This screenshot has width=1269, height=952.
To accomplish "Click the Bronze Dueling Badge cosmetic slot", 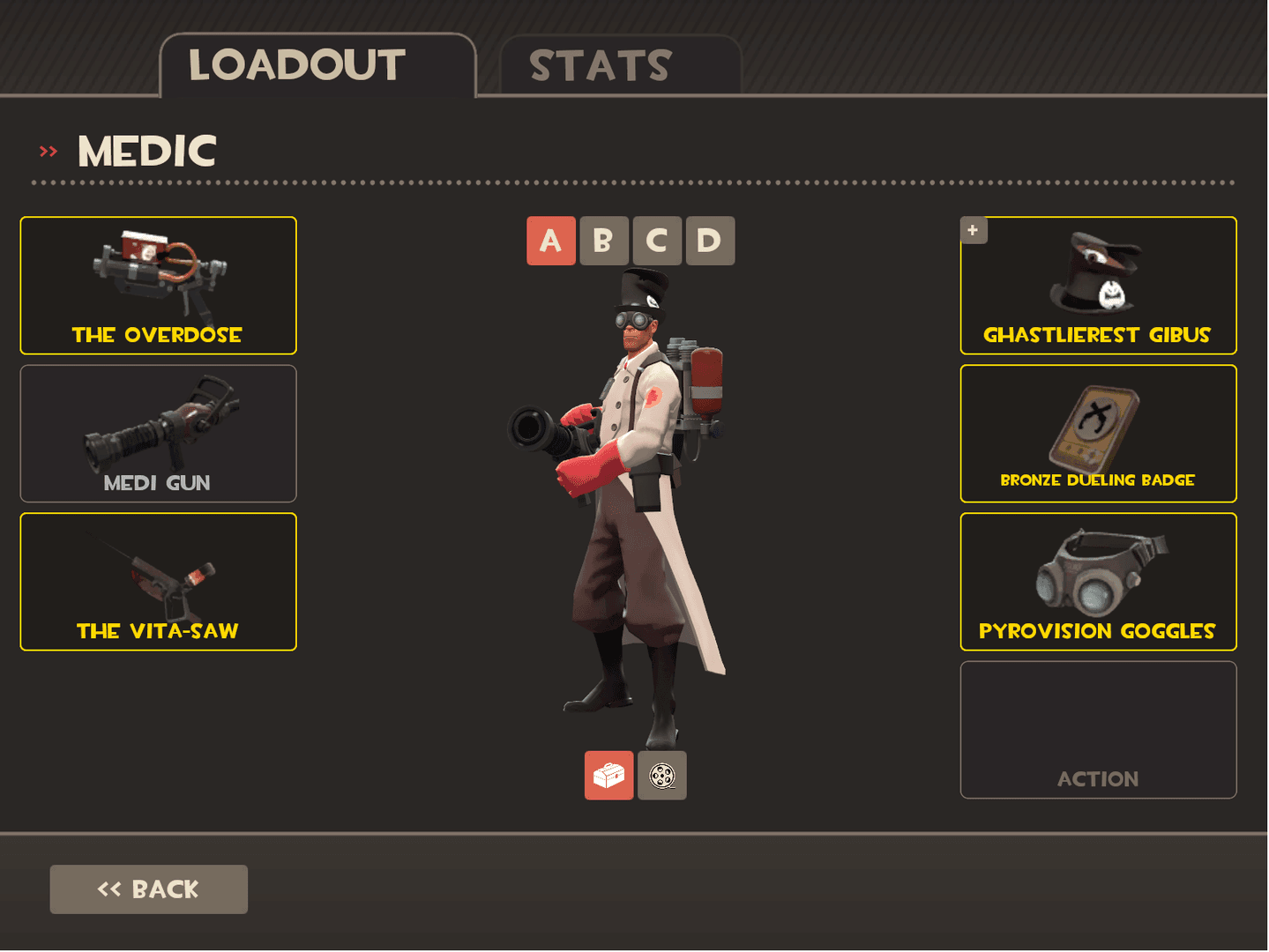I will (x=1098, y=433).
